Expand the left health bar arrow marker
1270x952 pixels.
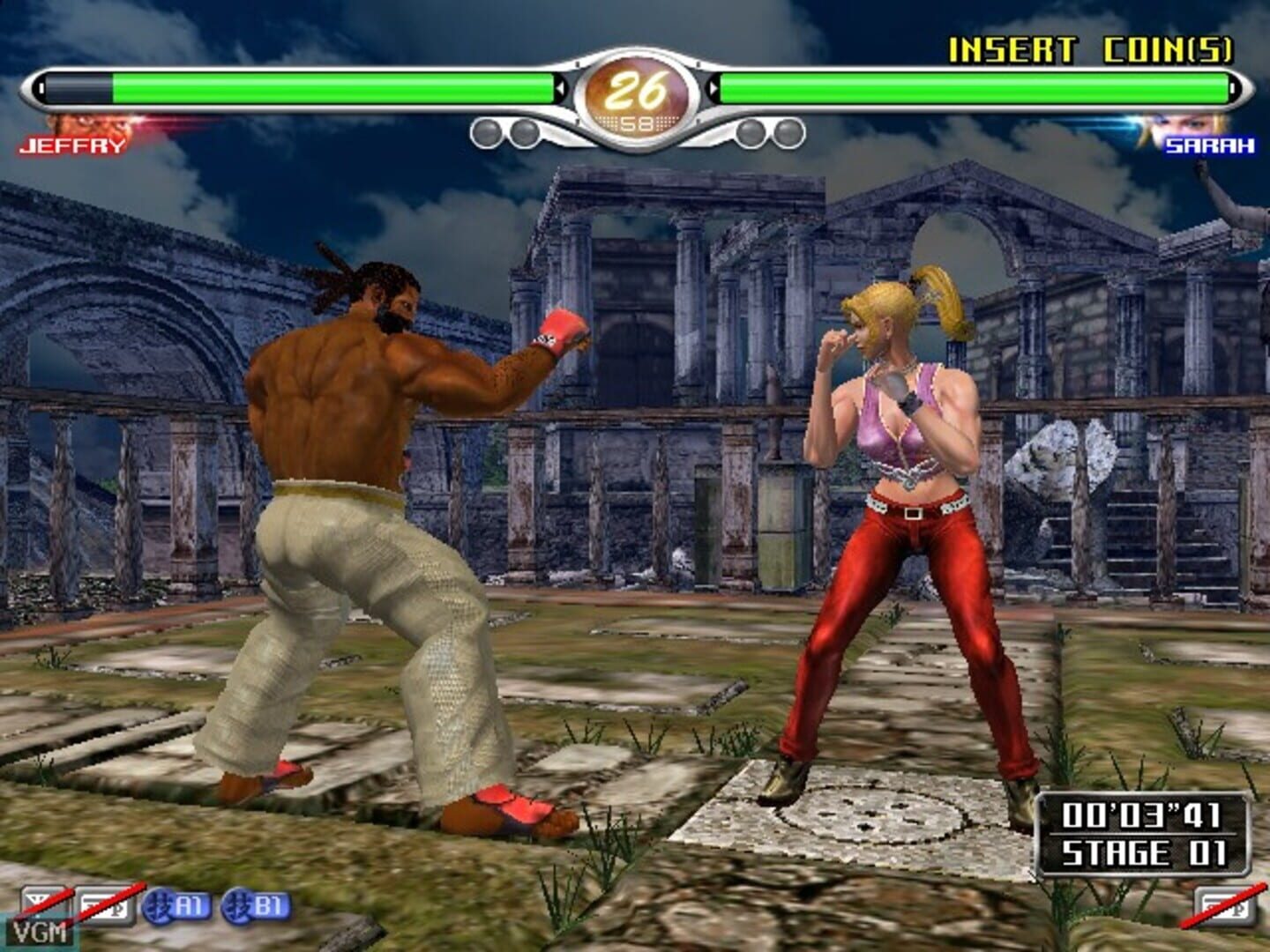click(x=559, y=89)
